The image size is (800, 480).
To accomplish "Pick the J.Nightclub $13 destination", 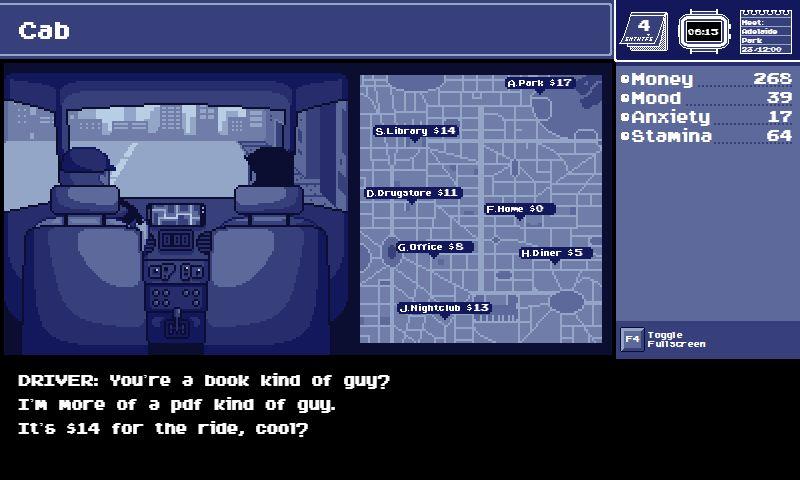I will click(444, 308).
